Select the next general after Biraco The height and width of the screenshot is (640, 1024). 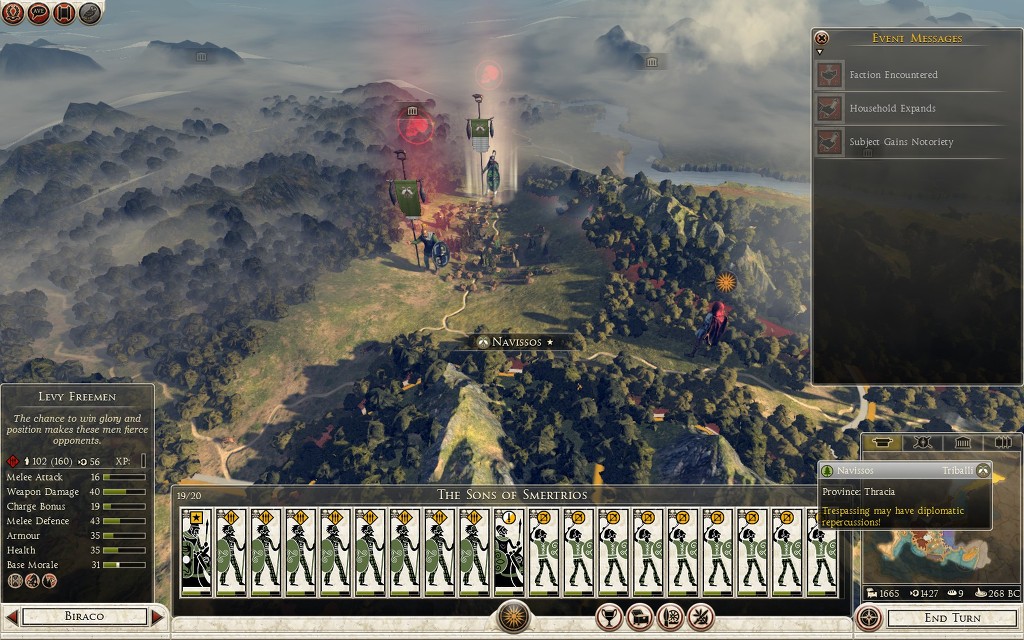coord(158,617)
